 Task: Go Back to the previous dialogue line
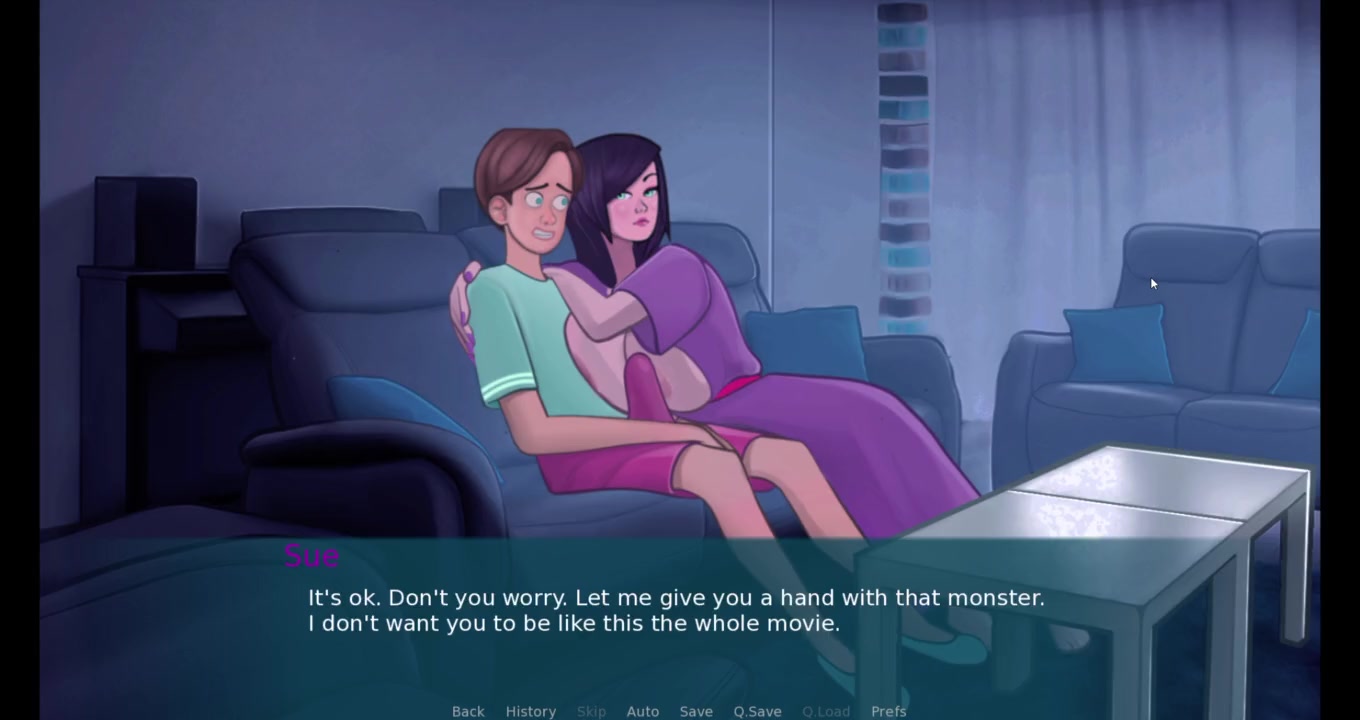(468, 711)
